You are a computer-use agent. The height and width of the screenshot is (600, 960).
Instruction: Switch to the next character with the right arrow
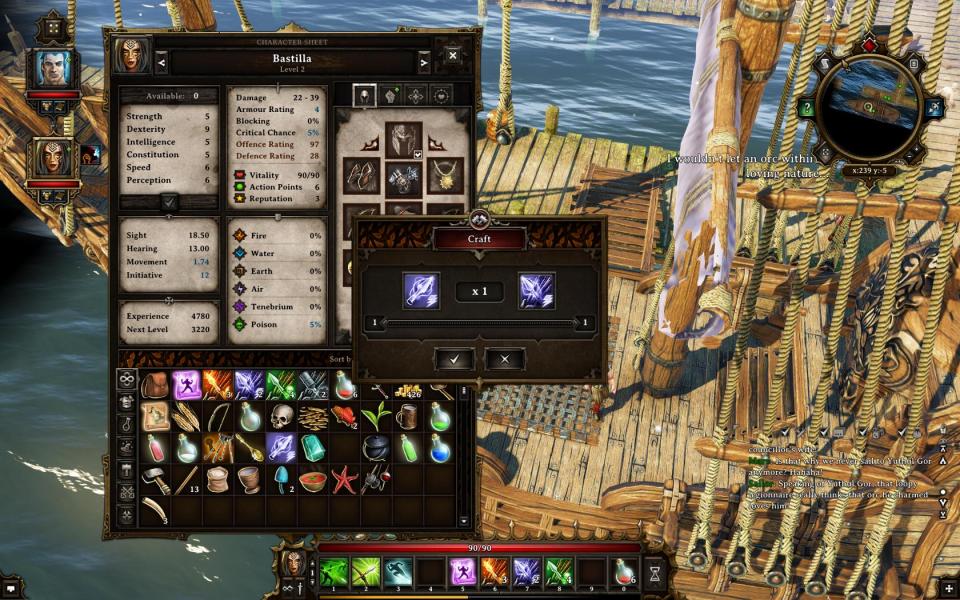tap(424, 63)
